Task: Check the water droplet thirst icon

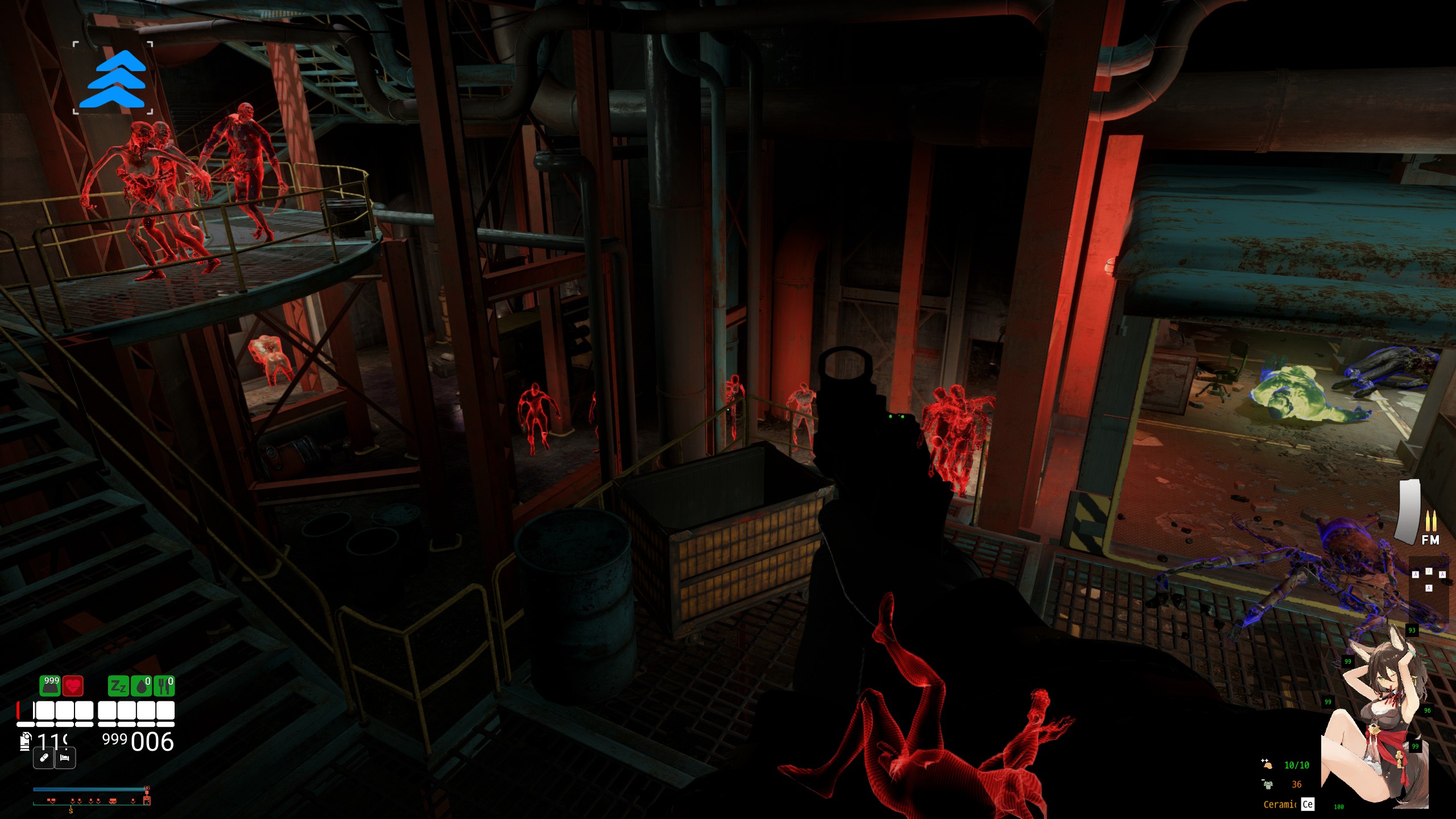Action: click(141, 686)
